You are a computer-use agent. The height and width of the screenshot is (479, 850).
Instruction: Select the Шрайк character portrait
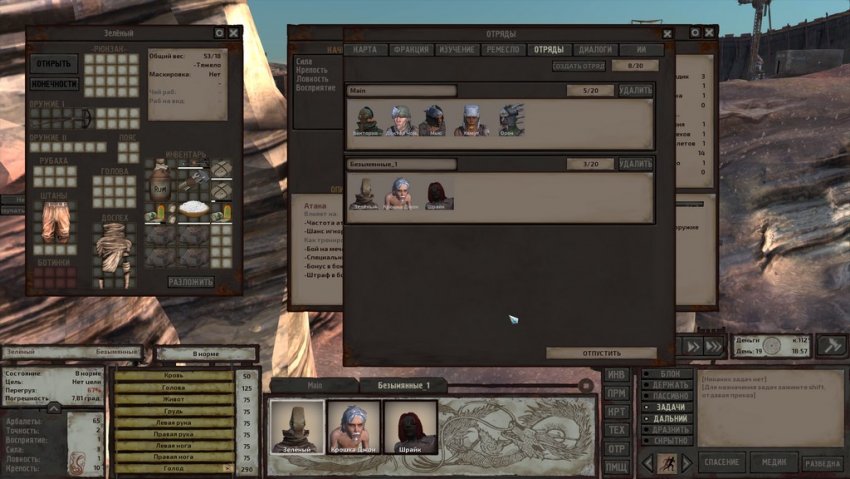pyautogui.click(x=411, y=427)
